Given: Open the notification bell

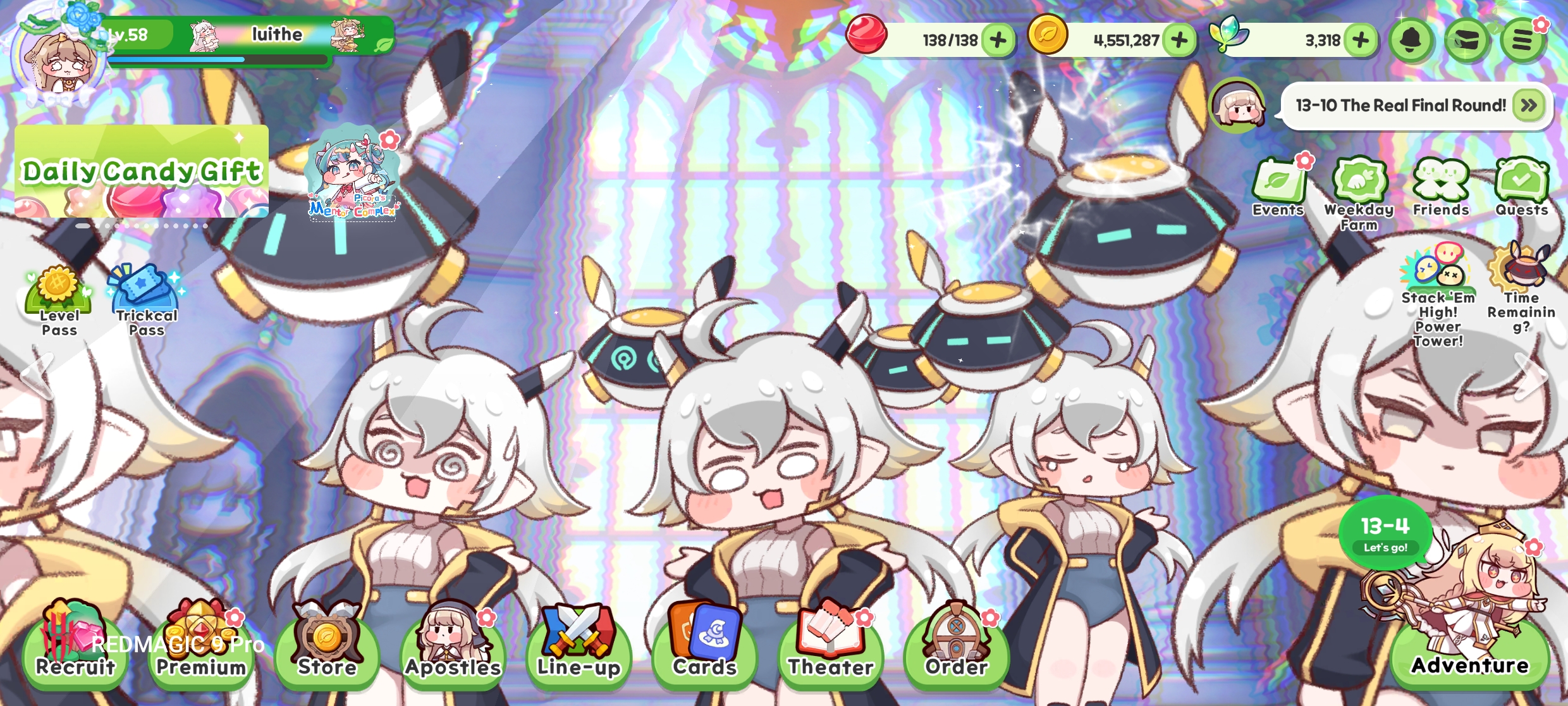Looking at the screenshot, I should (1411, 40).
